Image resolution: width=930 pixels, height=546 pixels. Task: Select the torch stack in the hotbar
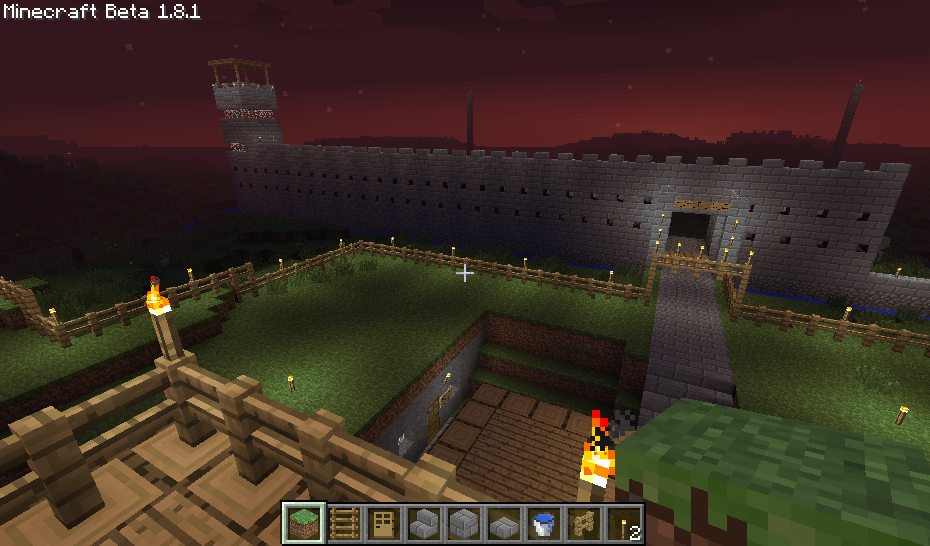pos(626,523)
